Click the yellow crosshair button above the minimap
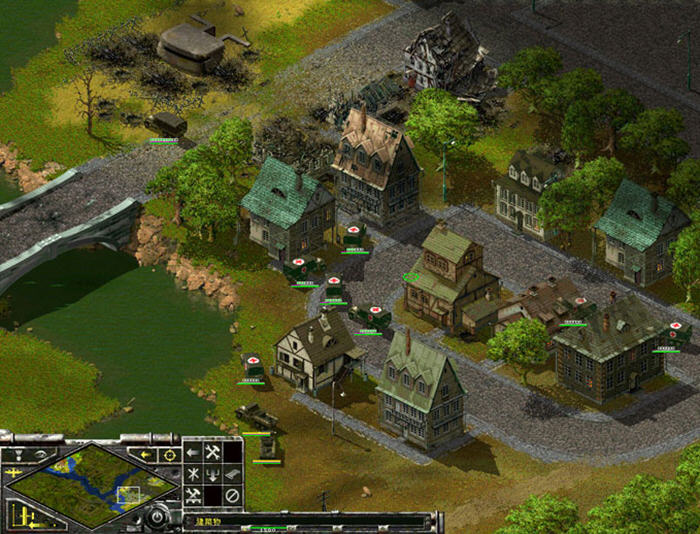 [x=170, y=455]
